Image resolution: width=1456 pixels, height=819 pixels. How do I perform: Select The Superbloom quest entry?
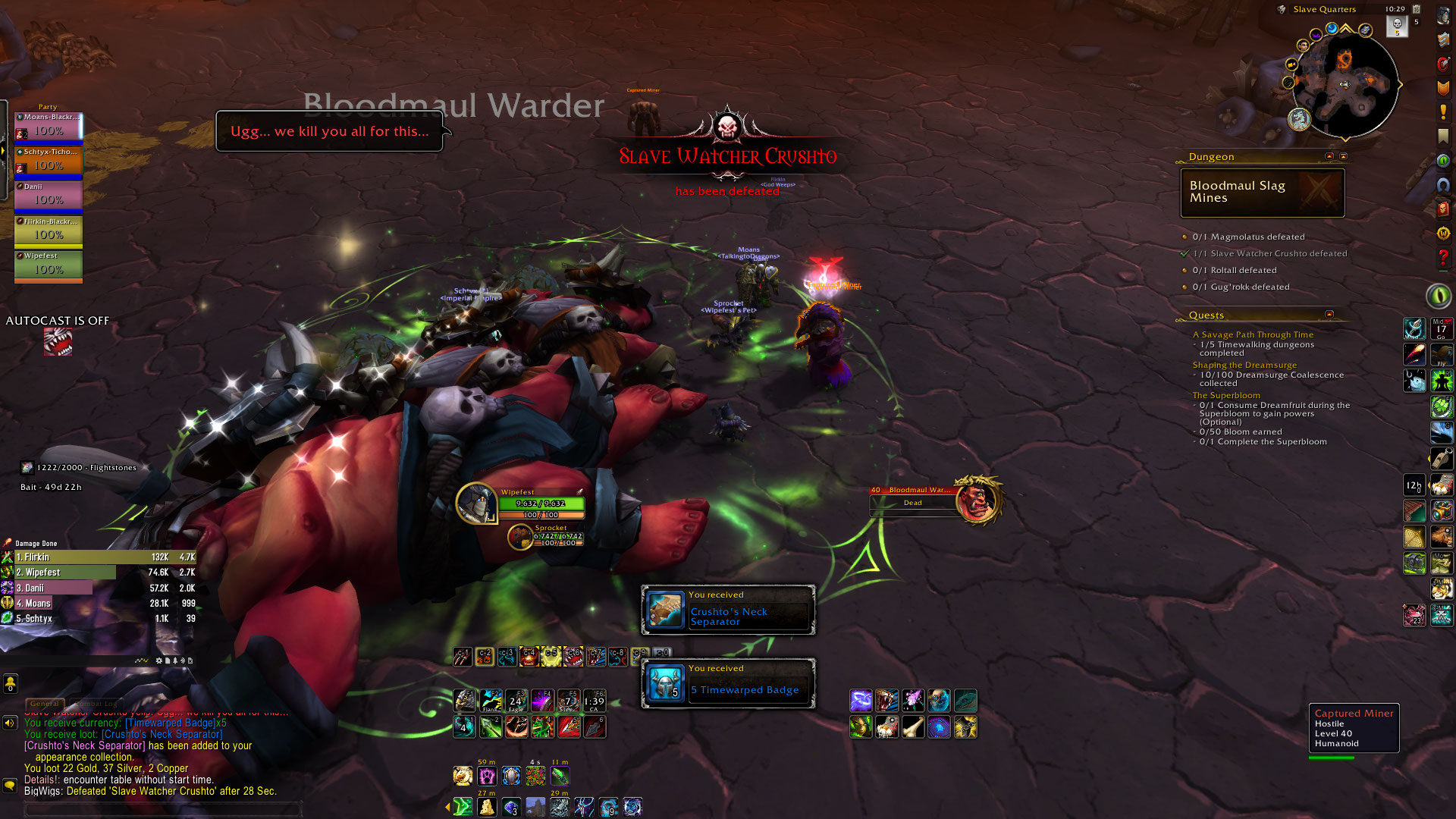pos(1226,395)
